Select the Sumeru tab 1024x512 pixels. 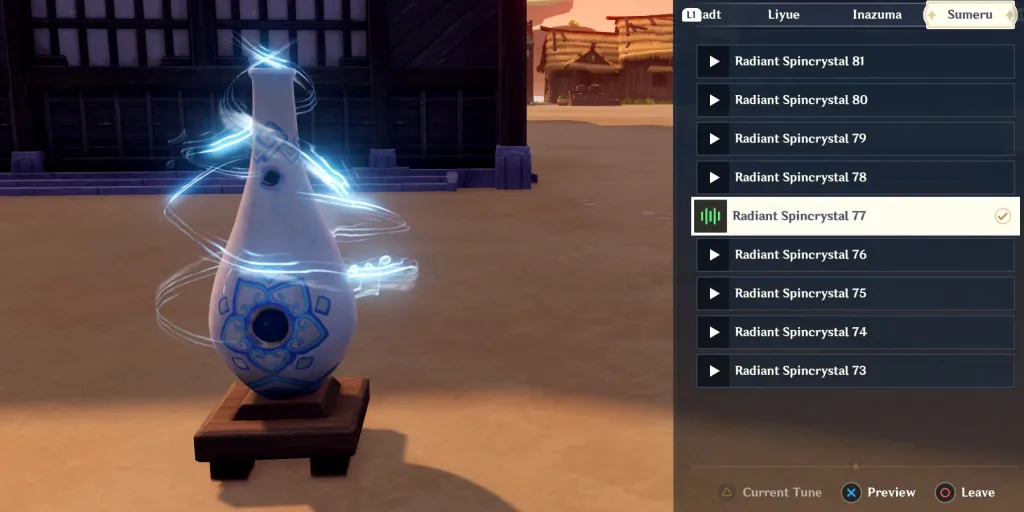tap(970, 15)
